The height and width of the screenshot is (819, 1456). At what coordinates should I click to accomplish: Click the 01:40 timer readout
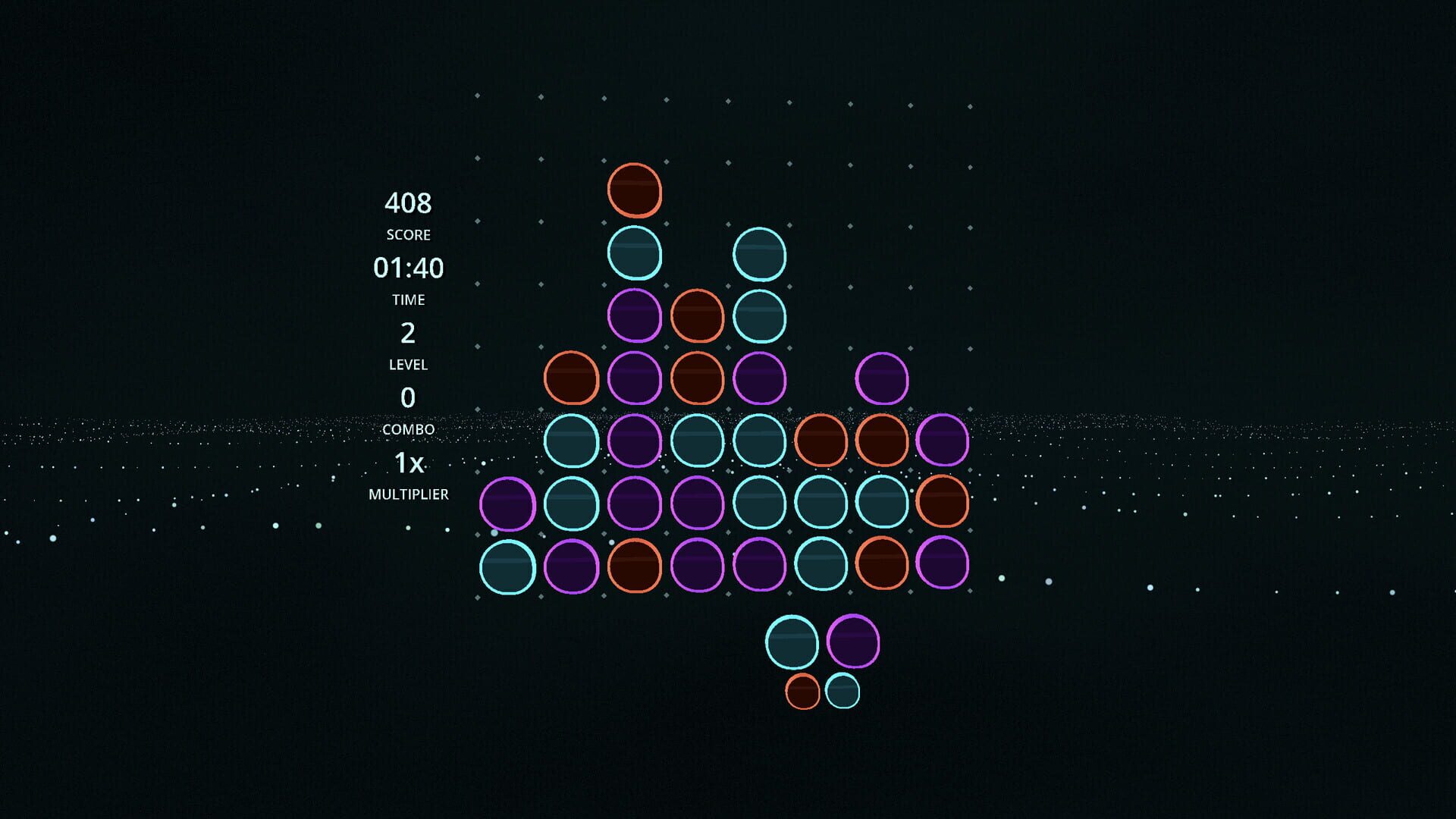[408, 267]
